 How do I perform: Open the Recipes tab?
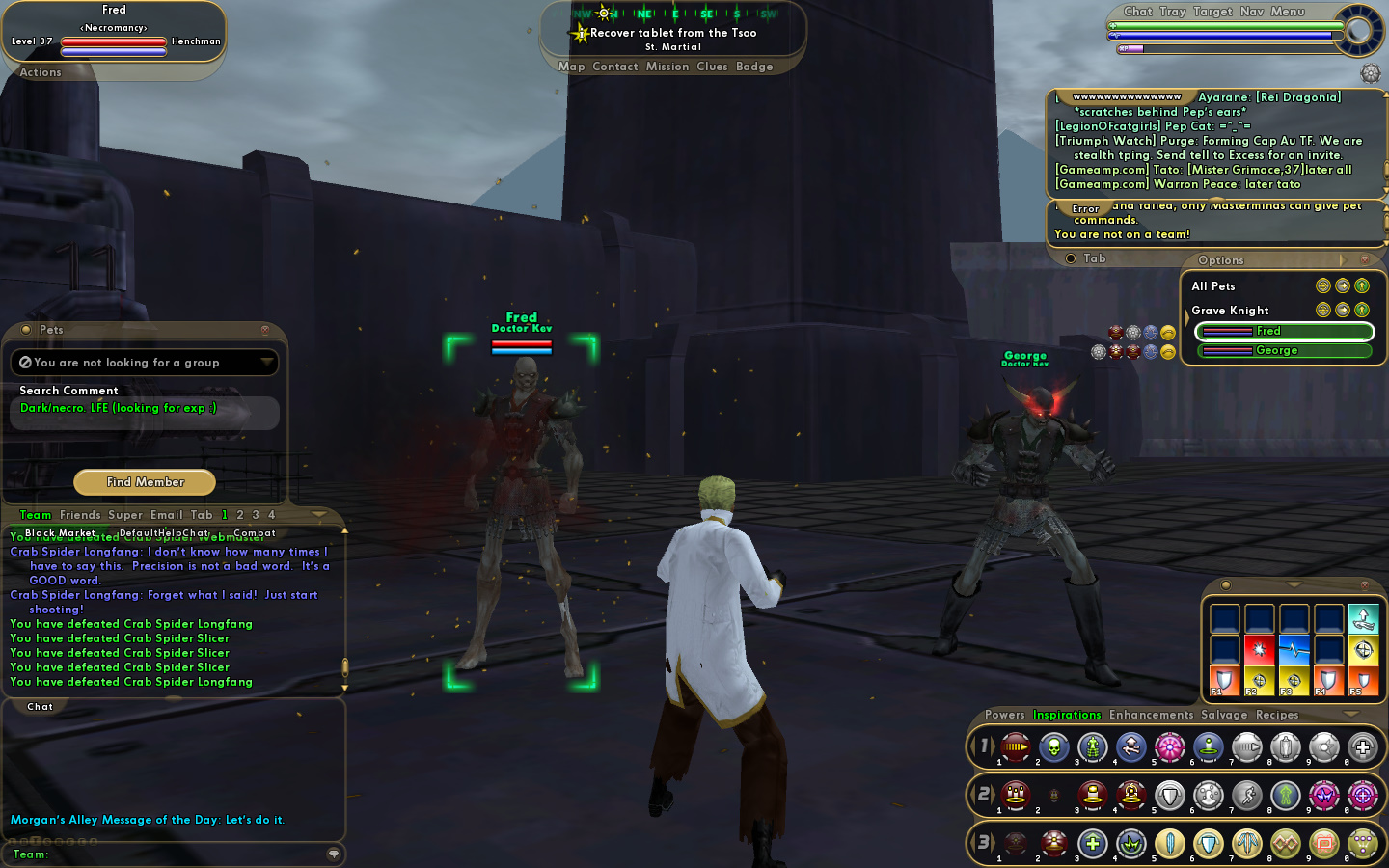click(x=1277, y=715)
